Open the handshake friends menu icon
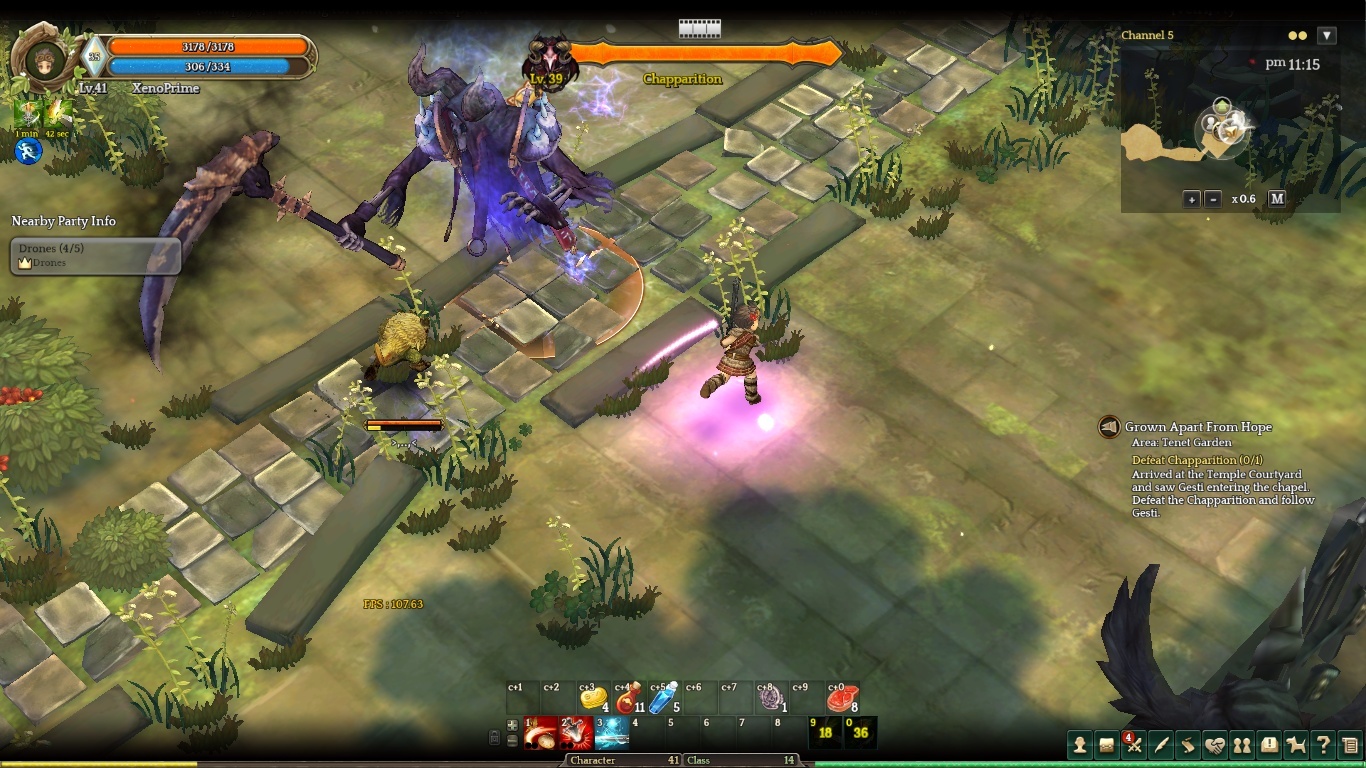The image size is (1366, 768). click(1214, 745)
